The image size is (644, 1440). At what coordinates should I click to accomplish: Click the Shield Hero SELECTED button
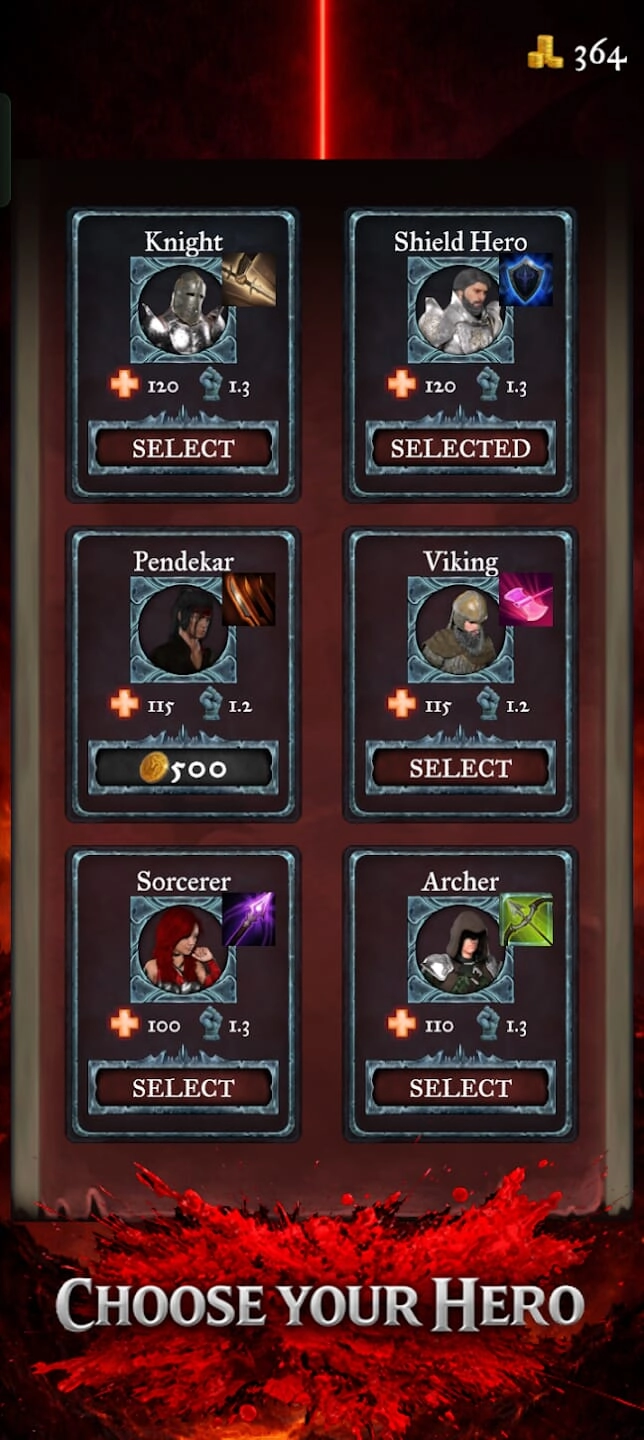tap(460, 448)
